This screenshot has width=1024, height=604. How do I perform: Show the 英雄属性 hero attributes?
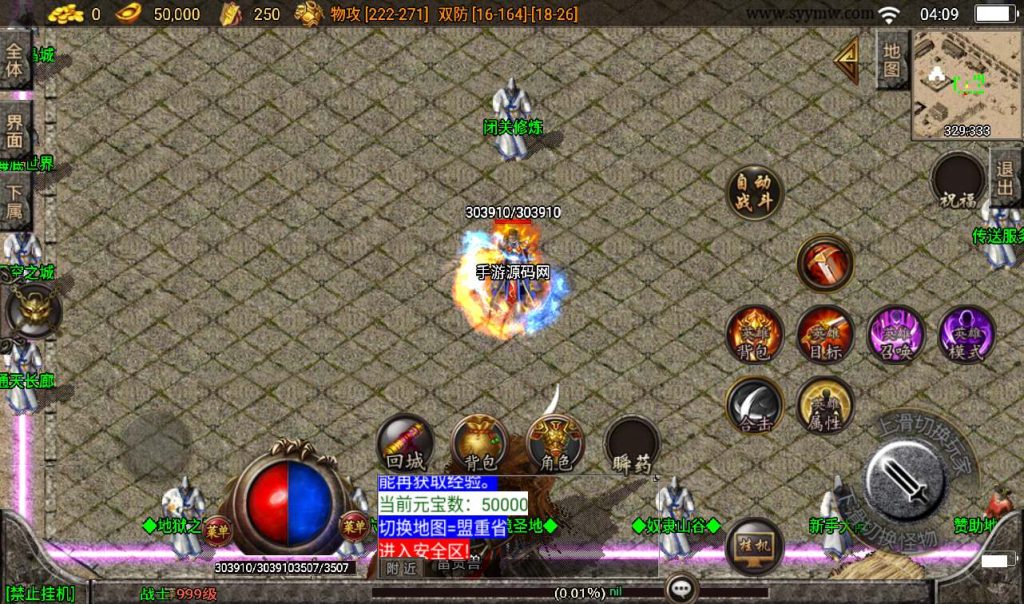(825, 405)
